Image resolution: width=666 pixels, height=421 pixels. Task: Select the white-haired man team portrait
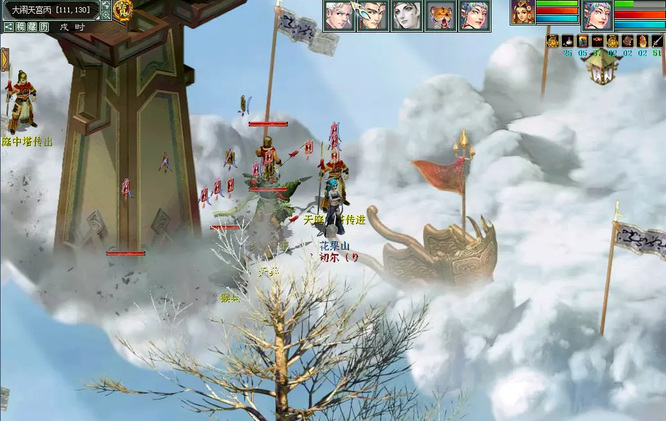pyautogui.click(x=338, y=15)
